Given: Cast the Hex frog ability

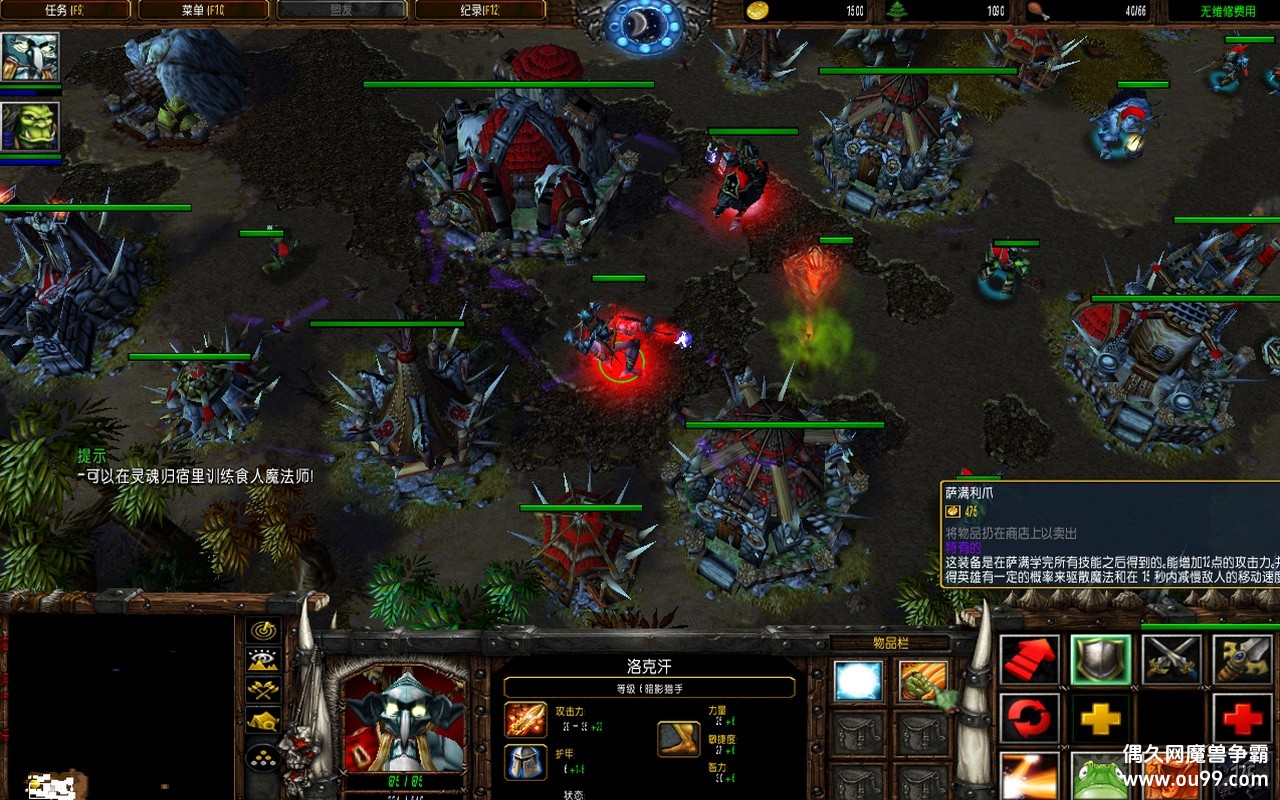Looking at the screenshot, I should pos(1101,777).
